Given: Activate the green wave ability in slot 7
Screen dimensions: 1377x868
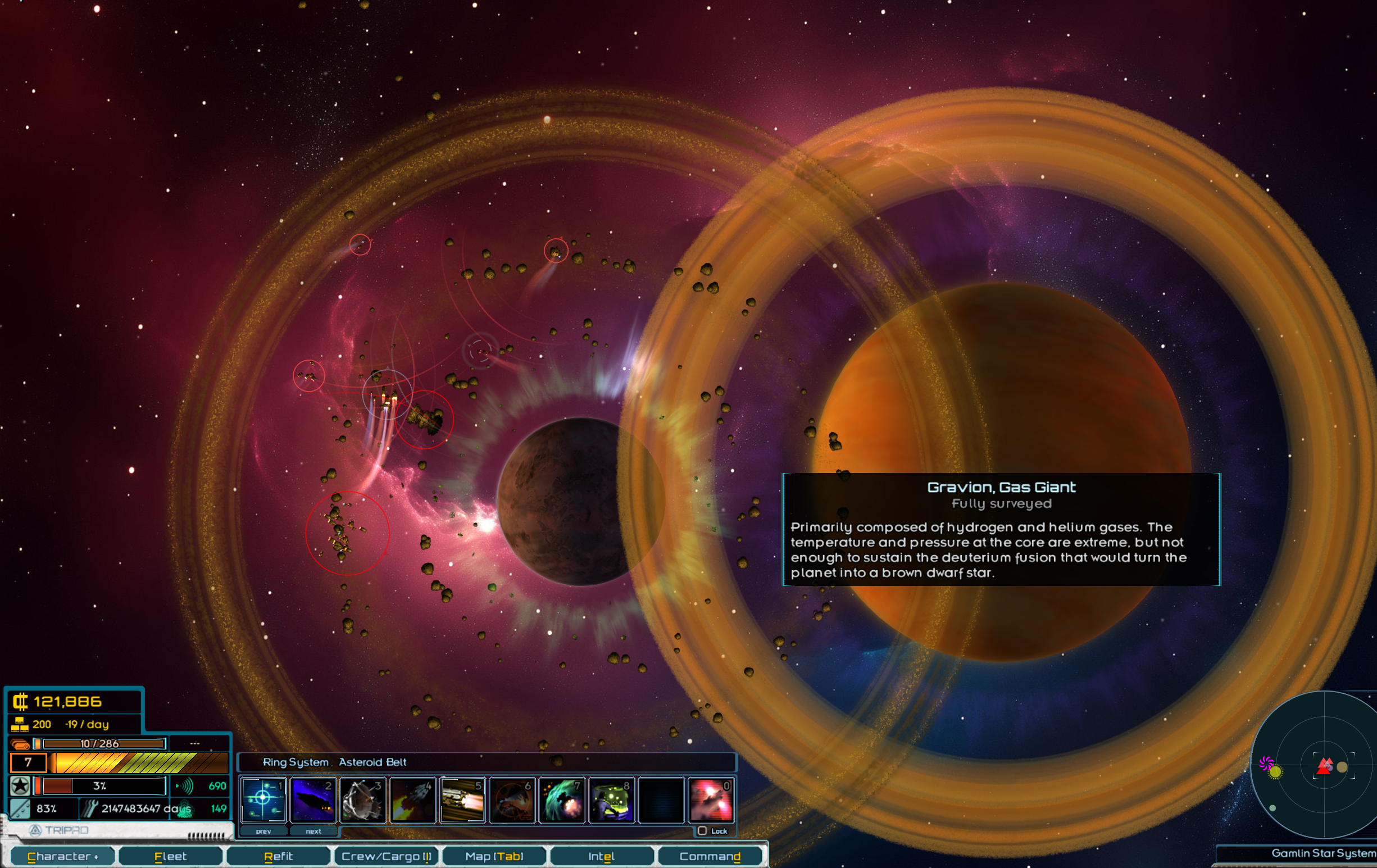Looking at the screenshot, I should [x=562, y=799].
